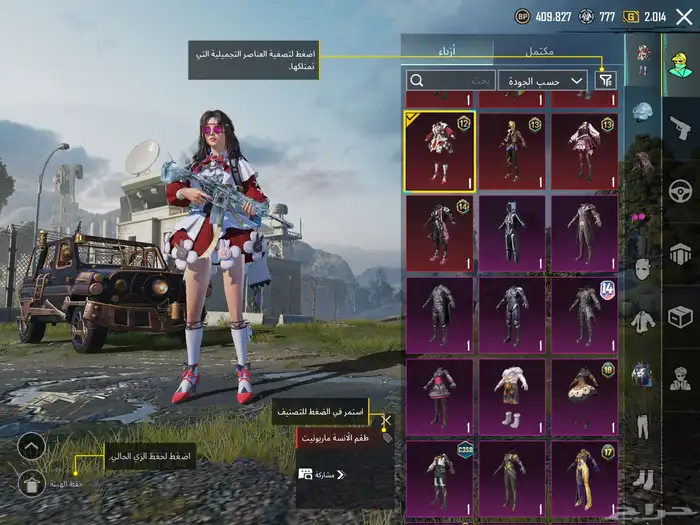The height and width of the screenshot is (525, 700).
Task: Open the crate box category
Action: [x=681, y=317]
